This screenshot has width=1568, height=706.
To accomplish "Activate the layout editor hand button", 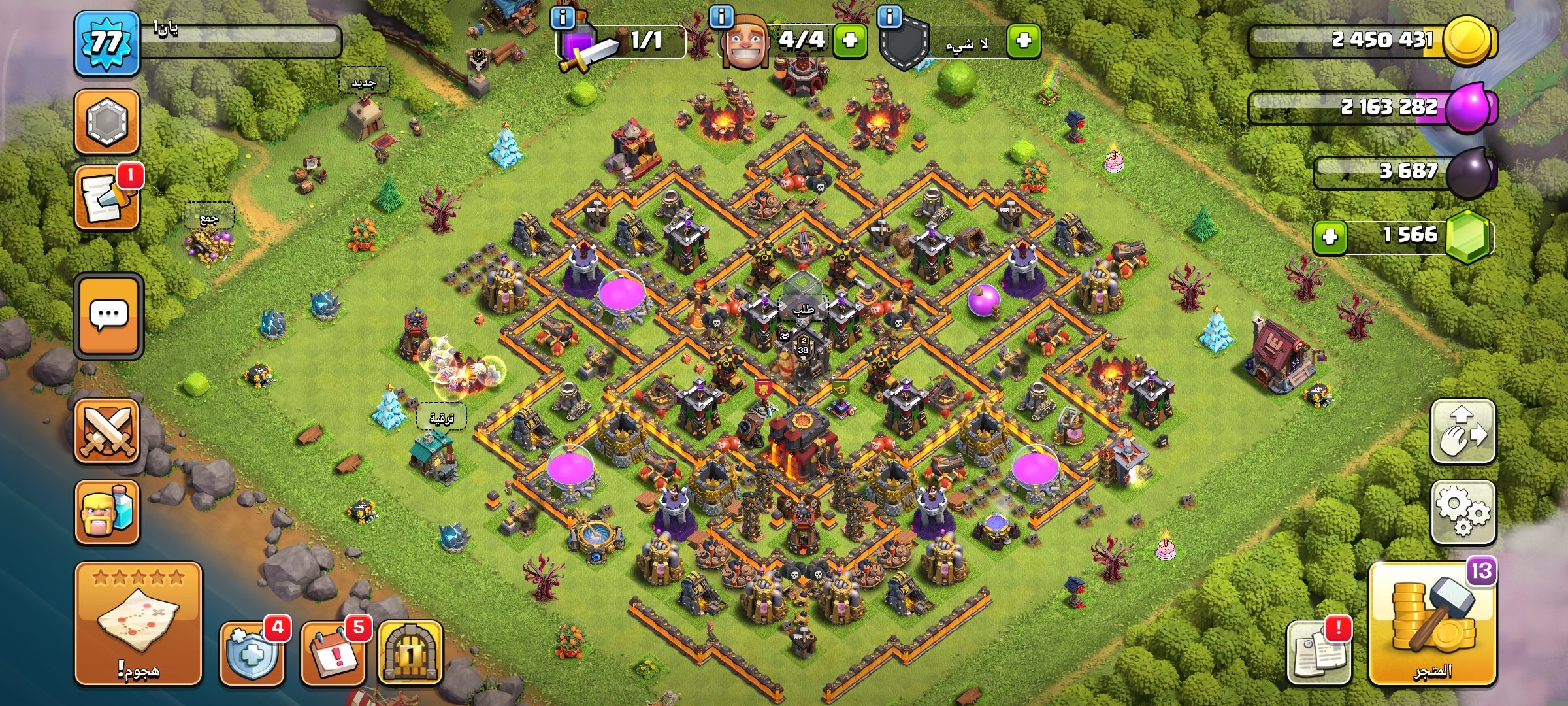I will click(1463, 431).
